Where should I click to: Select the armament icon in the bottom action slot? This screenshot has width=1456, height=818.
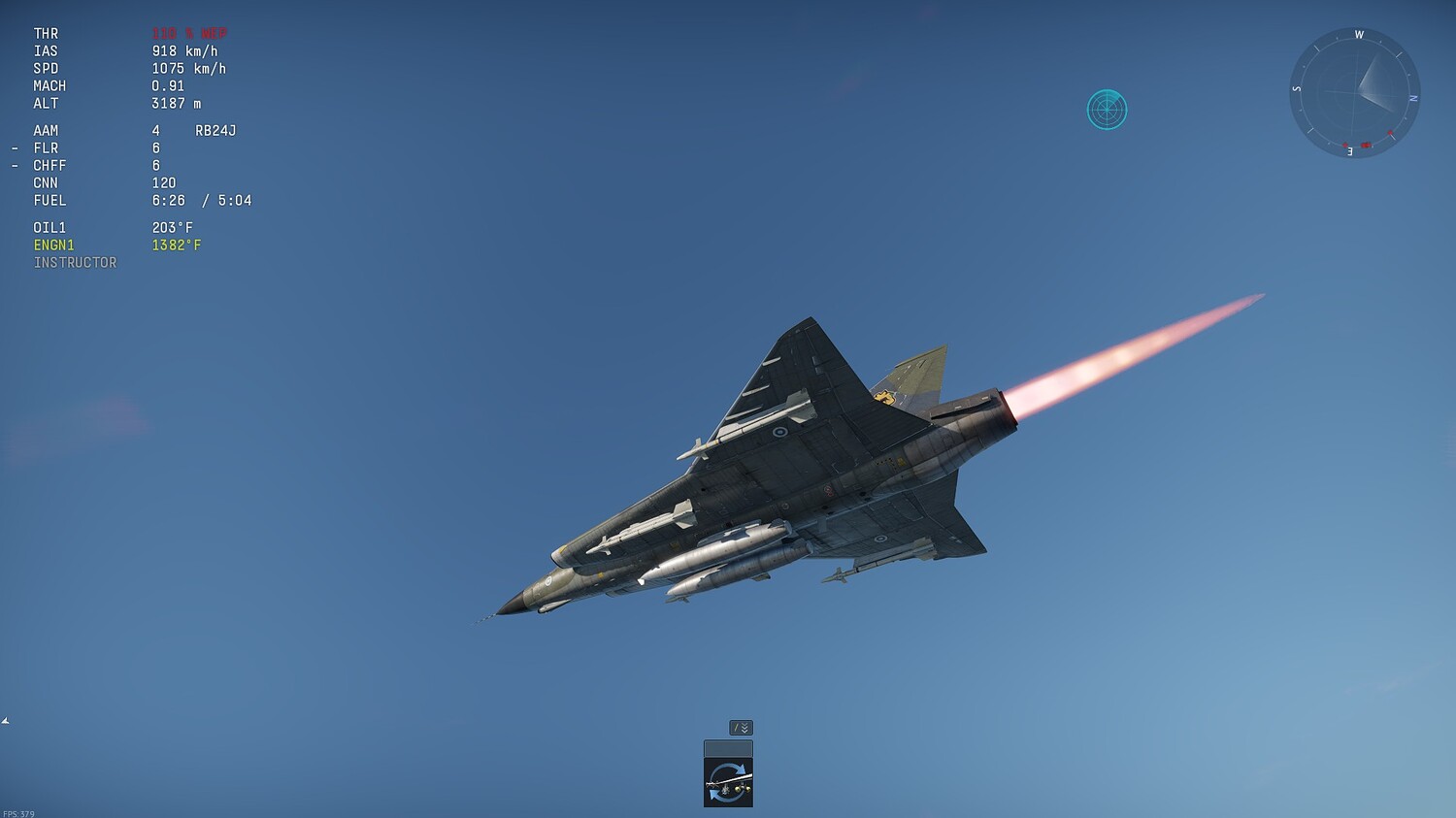728,781
